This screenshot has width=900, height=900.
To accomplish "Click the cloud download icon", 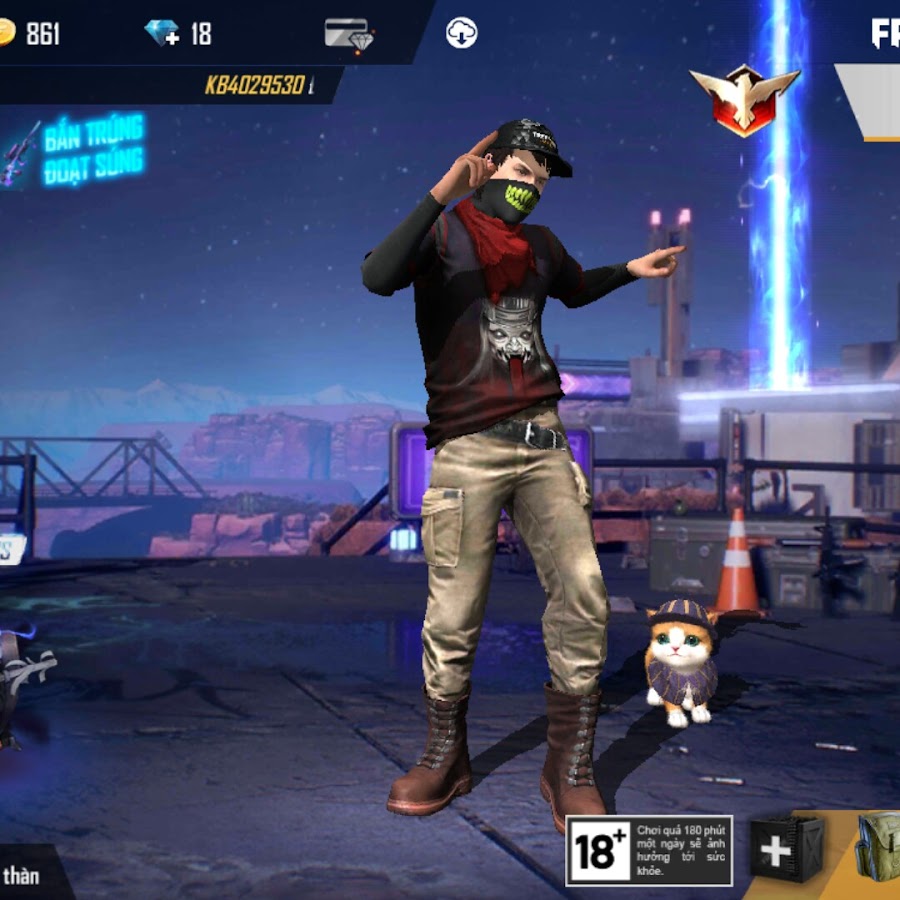I will click(461, 33).
